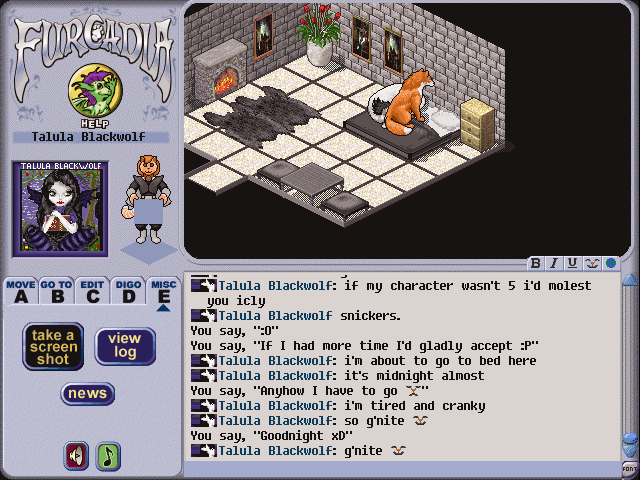
Task: Open the FONT button
Action: pyautogui.click(x=629, y=468)
